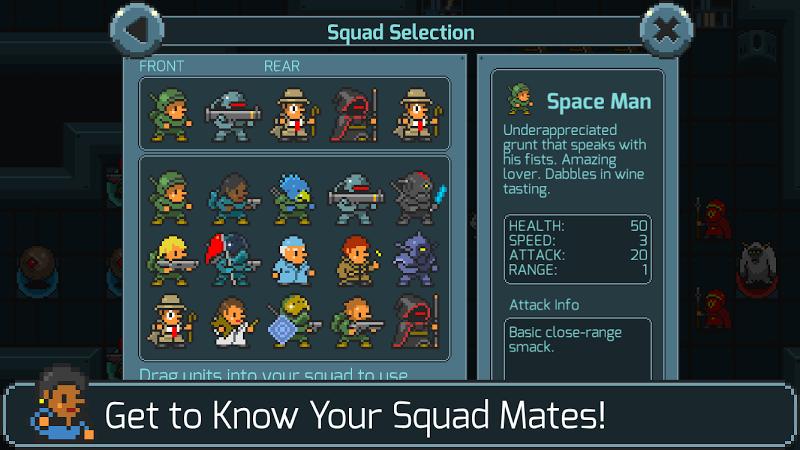Pick the black armored unit with blue sword
The height and width of the screenshot is (450, 800).
(415, 194)
